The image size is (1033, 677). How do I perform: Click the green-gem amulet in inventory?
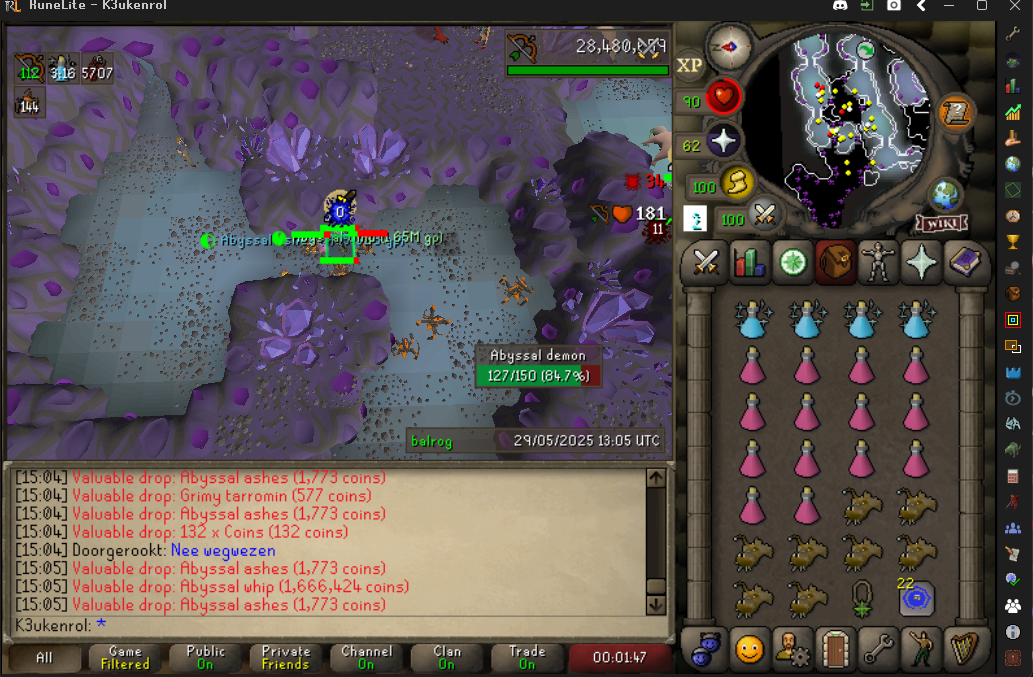click(x=861, y=598)
